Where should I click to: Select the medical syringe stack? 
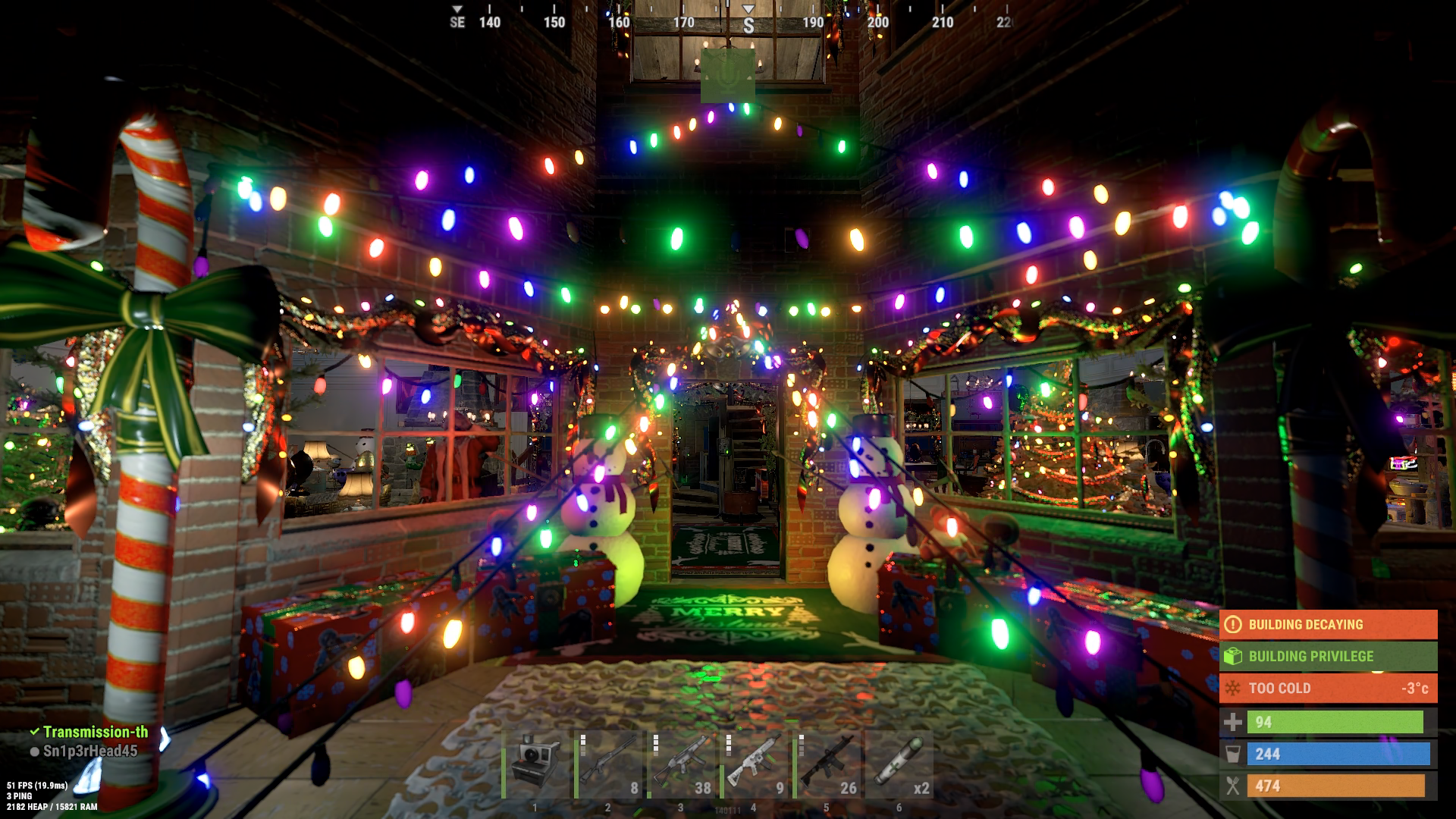click(x=899, y=764)
